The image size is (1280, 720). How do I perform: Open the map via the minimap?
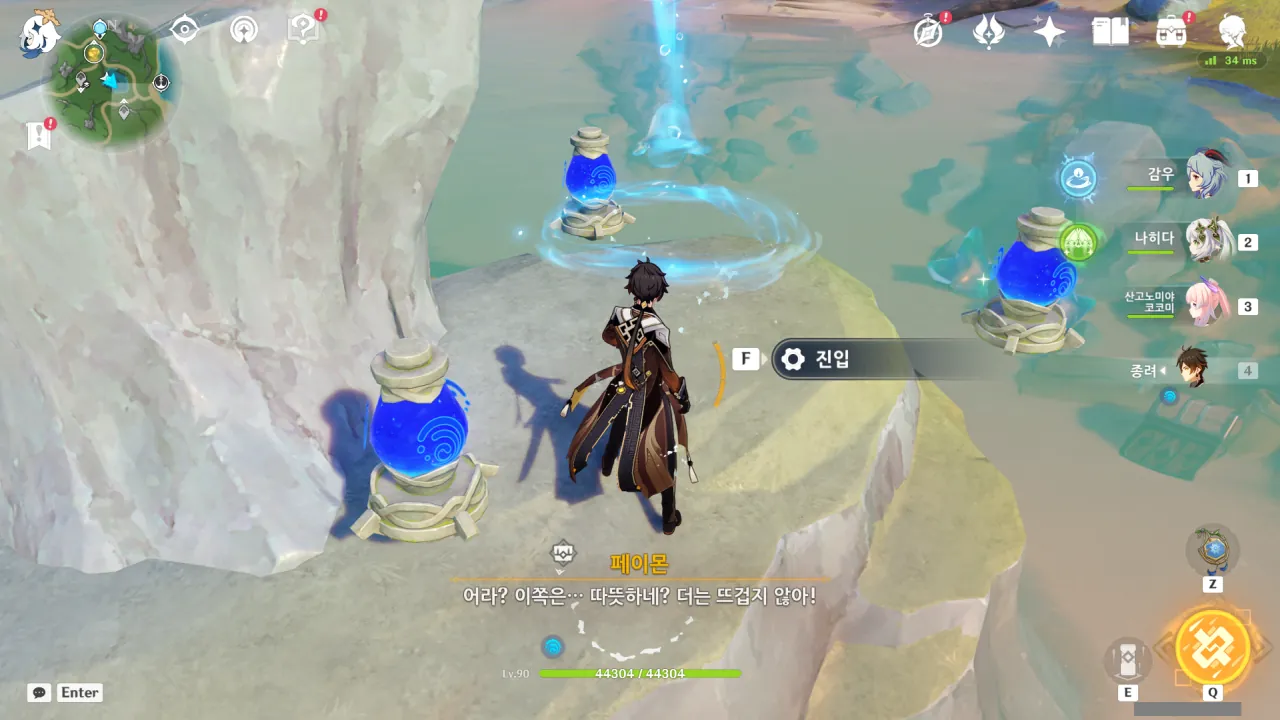110,80
